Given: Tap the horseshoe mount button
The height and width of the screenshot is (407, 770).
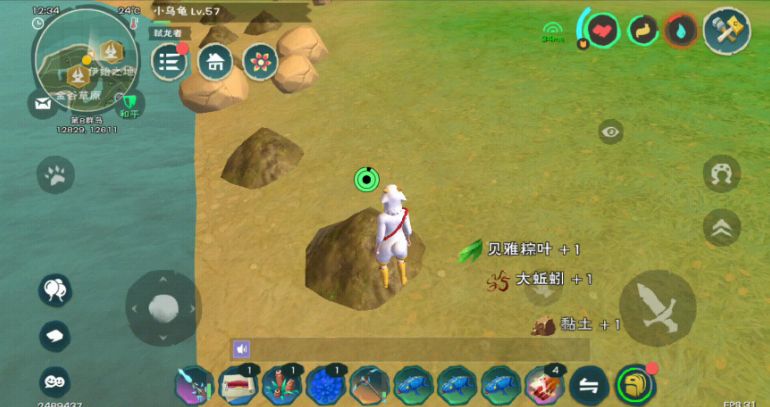Looking at the screenshot, I should 721,174.
